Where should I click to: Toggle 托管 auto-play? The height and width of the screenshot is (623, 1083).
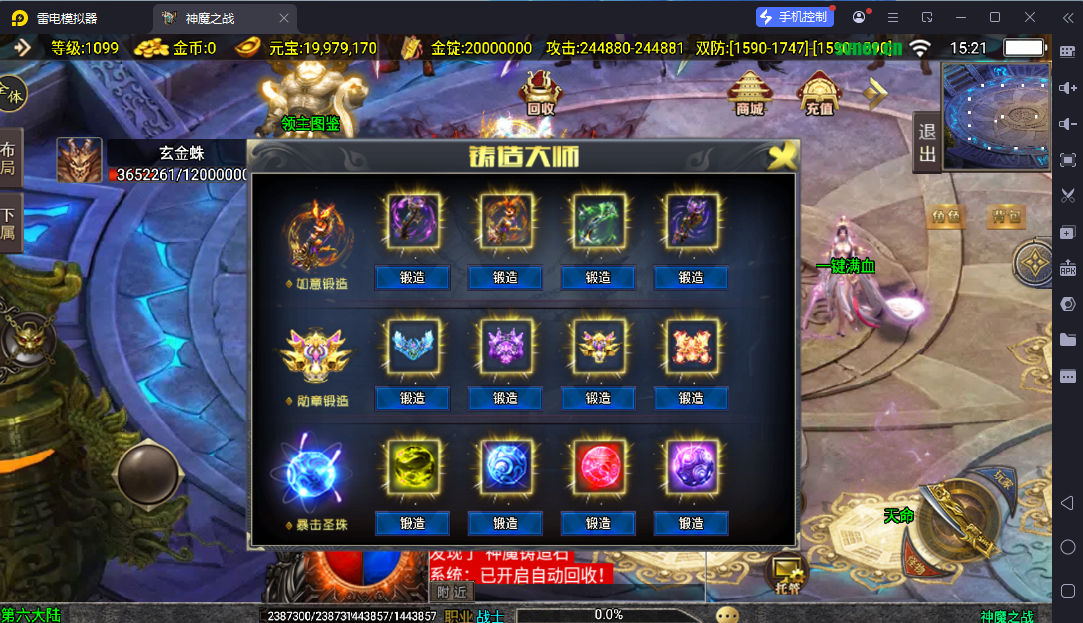[787, 575]
